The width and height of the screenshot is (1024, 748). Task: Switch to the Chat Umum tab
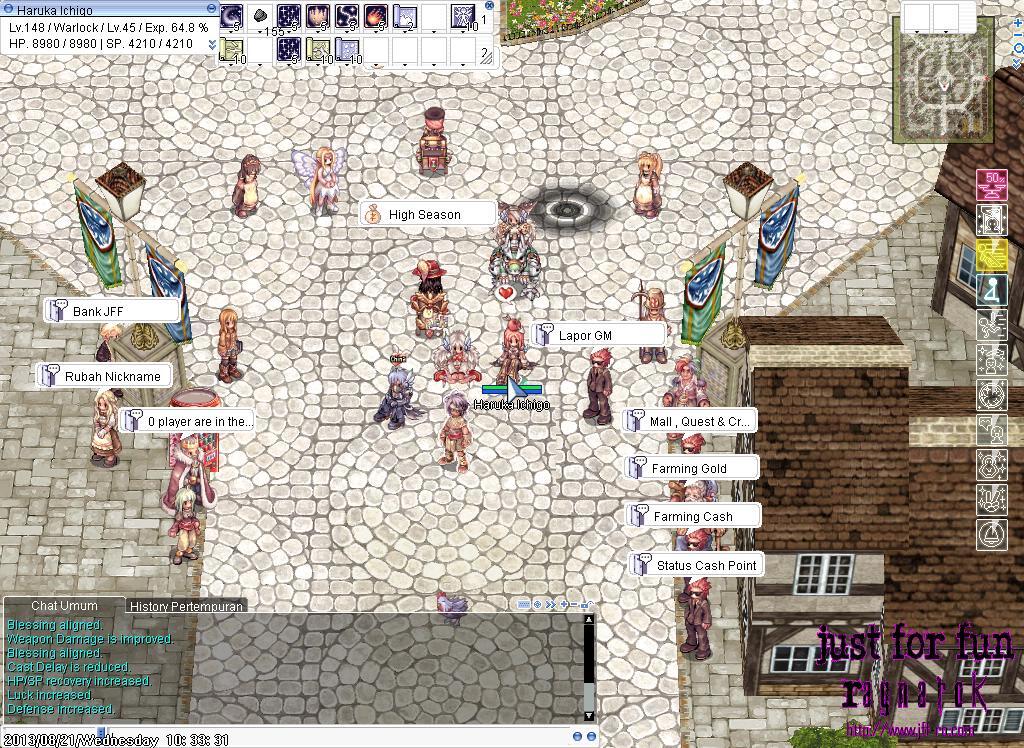[64, 605]
